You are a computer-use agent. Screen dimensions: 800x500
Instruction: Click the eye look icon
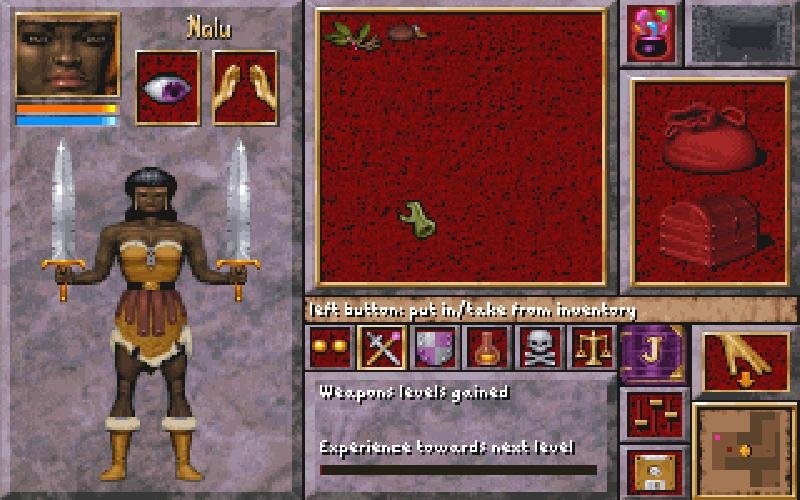(x=168, y=88)
